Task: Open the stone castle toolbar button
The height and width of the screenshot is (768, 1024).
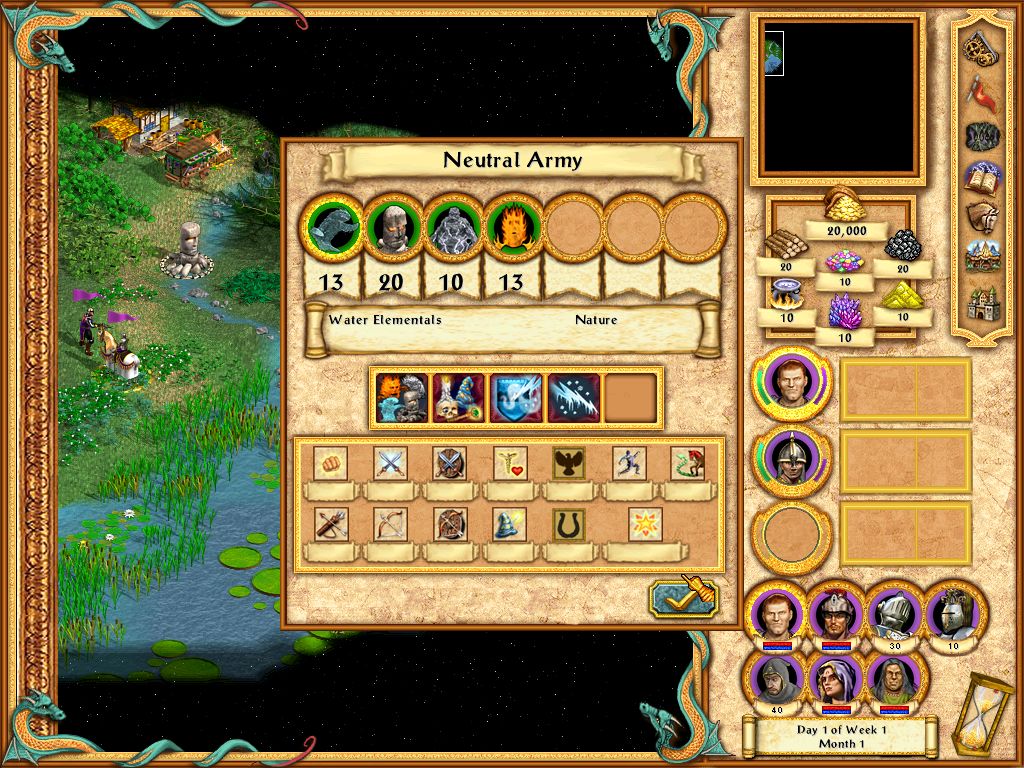Action: click(x=979, y=302)
